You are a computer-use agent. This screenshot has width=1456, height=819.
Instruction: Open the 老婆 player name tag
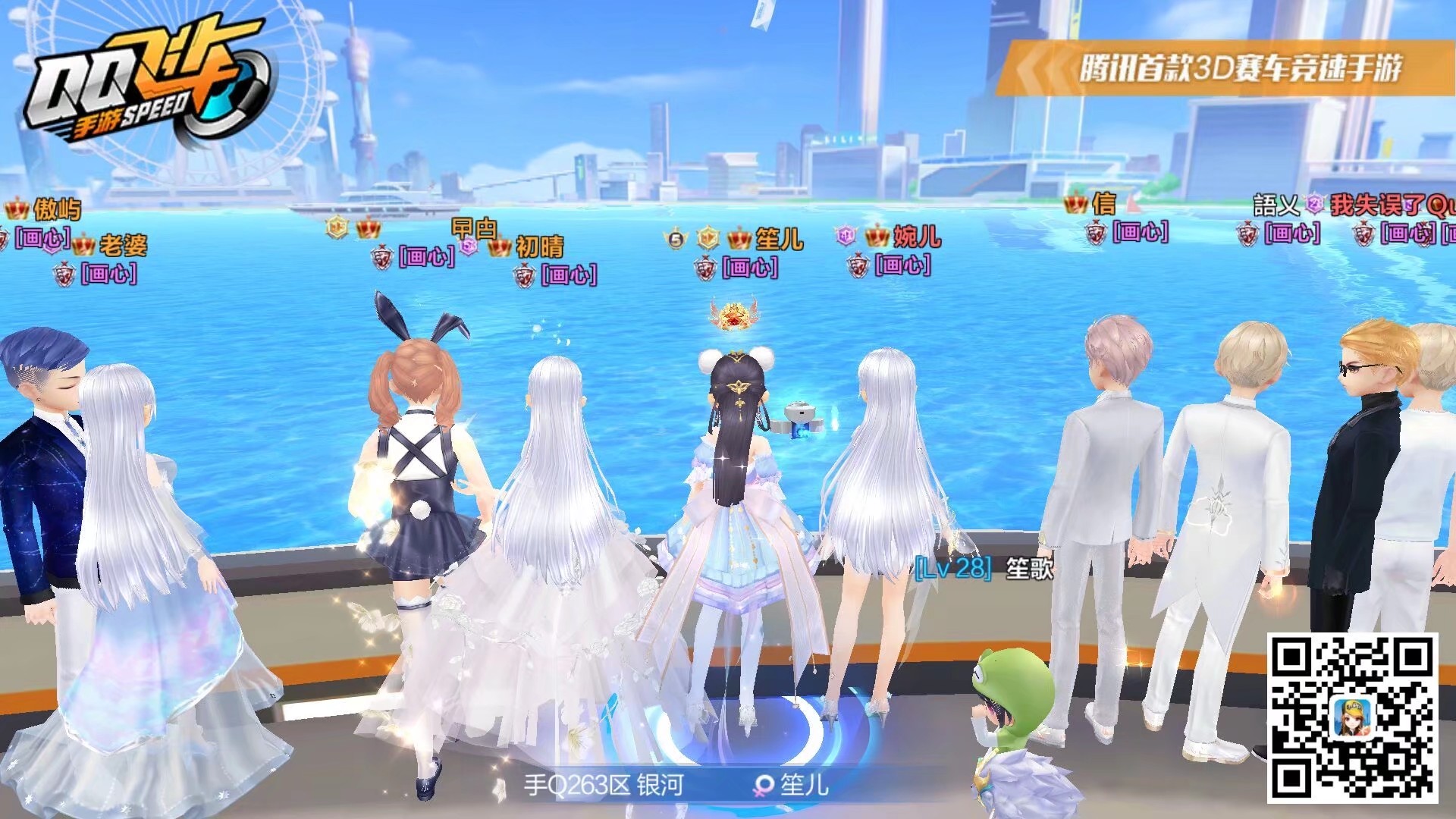[x=123, y=245]
